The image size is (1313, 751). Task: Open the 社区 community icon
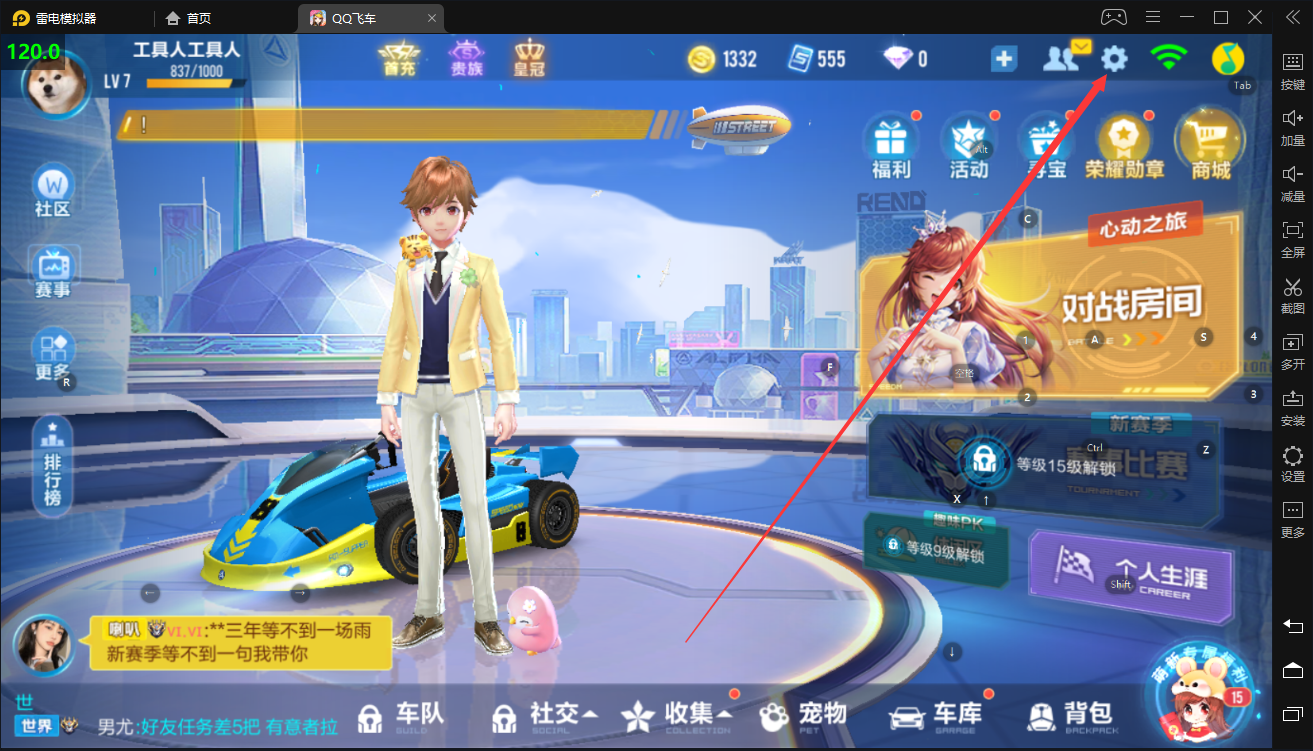pyautogui.click(x=53, y=192)
